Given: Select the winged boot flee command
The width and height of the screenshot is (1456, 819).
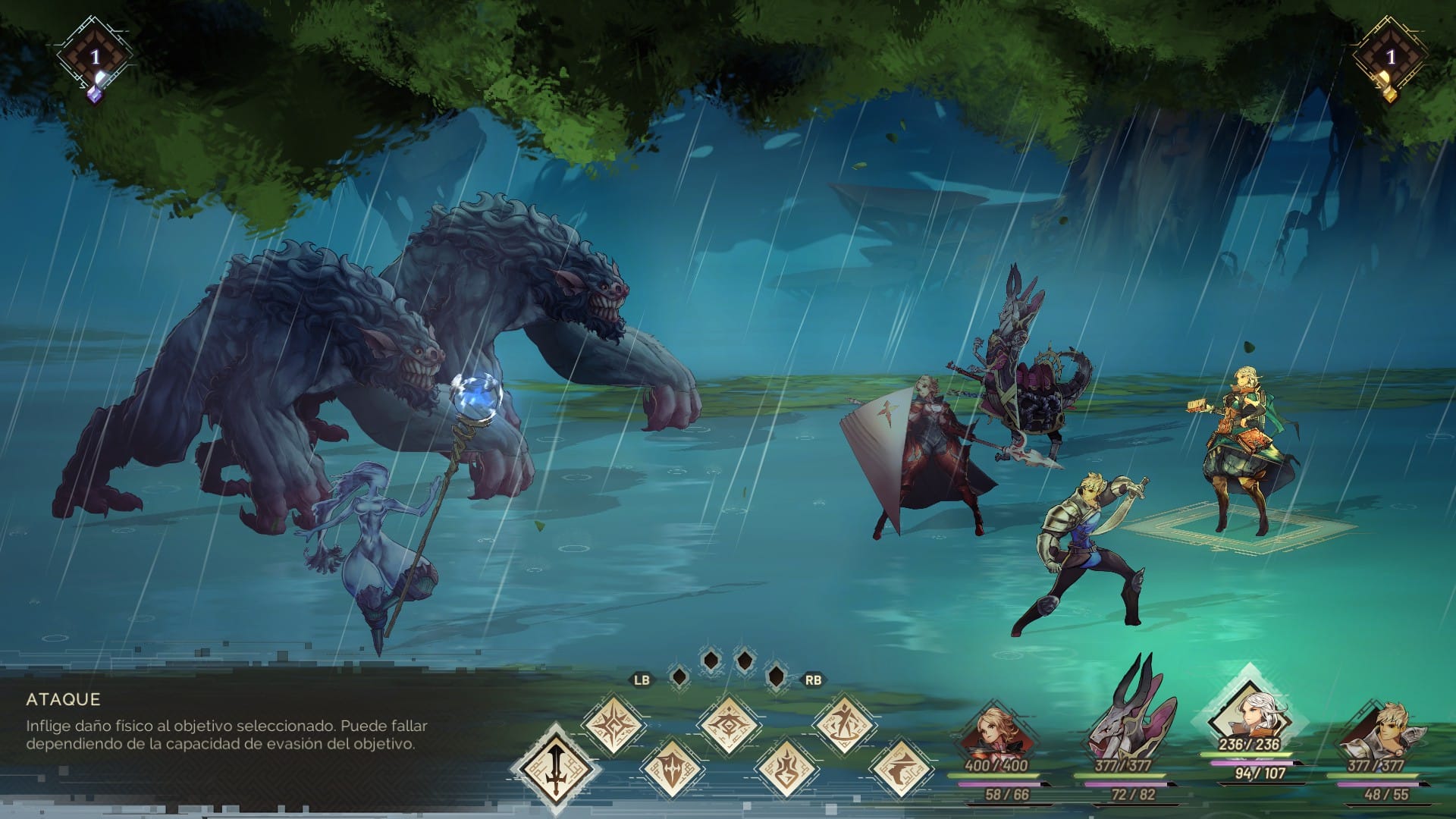Looking at the screenshot, I should (900, 766).
